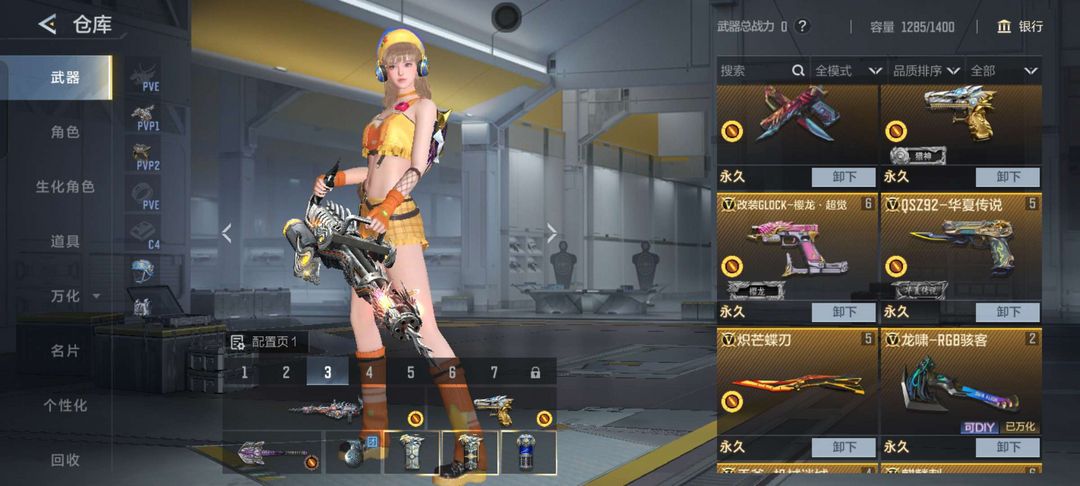Switch to the 角色 character tab
The width and height of the screenshot is (1080, 486).
[65, 132]
